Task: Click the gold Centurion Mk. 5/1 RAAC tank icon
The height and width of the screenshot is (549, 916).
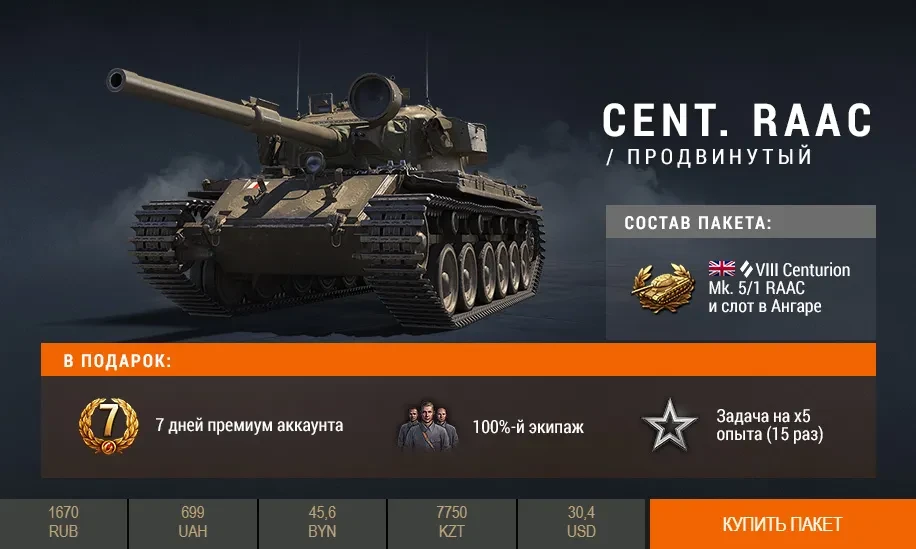Action: 662,287
